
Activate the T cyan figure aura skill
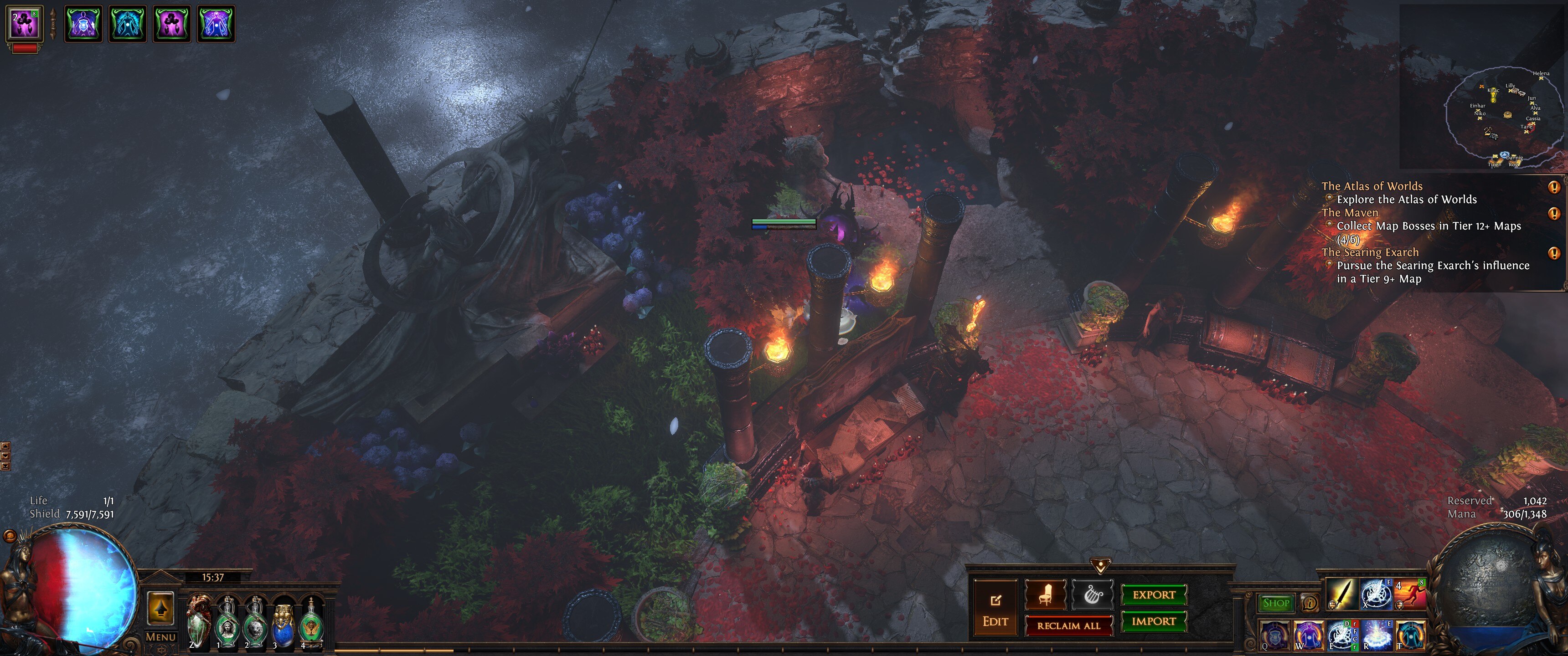point(1410,635)
